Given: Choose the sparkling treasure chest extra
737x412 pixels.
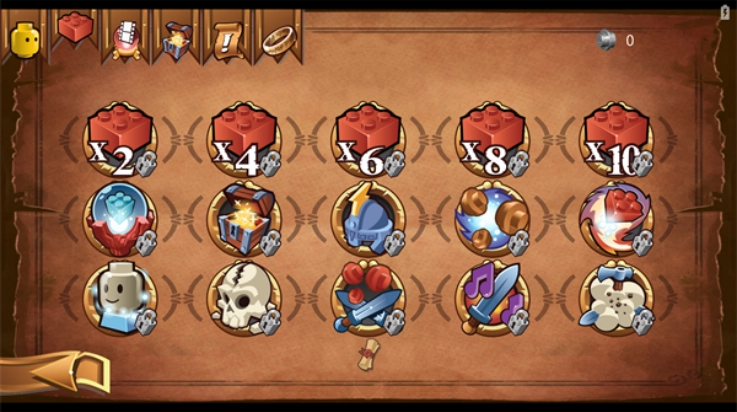Looking at the screenshot, I should 244,218.
